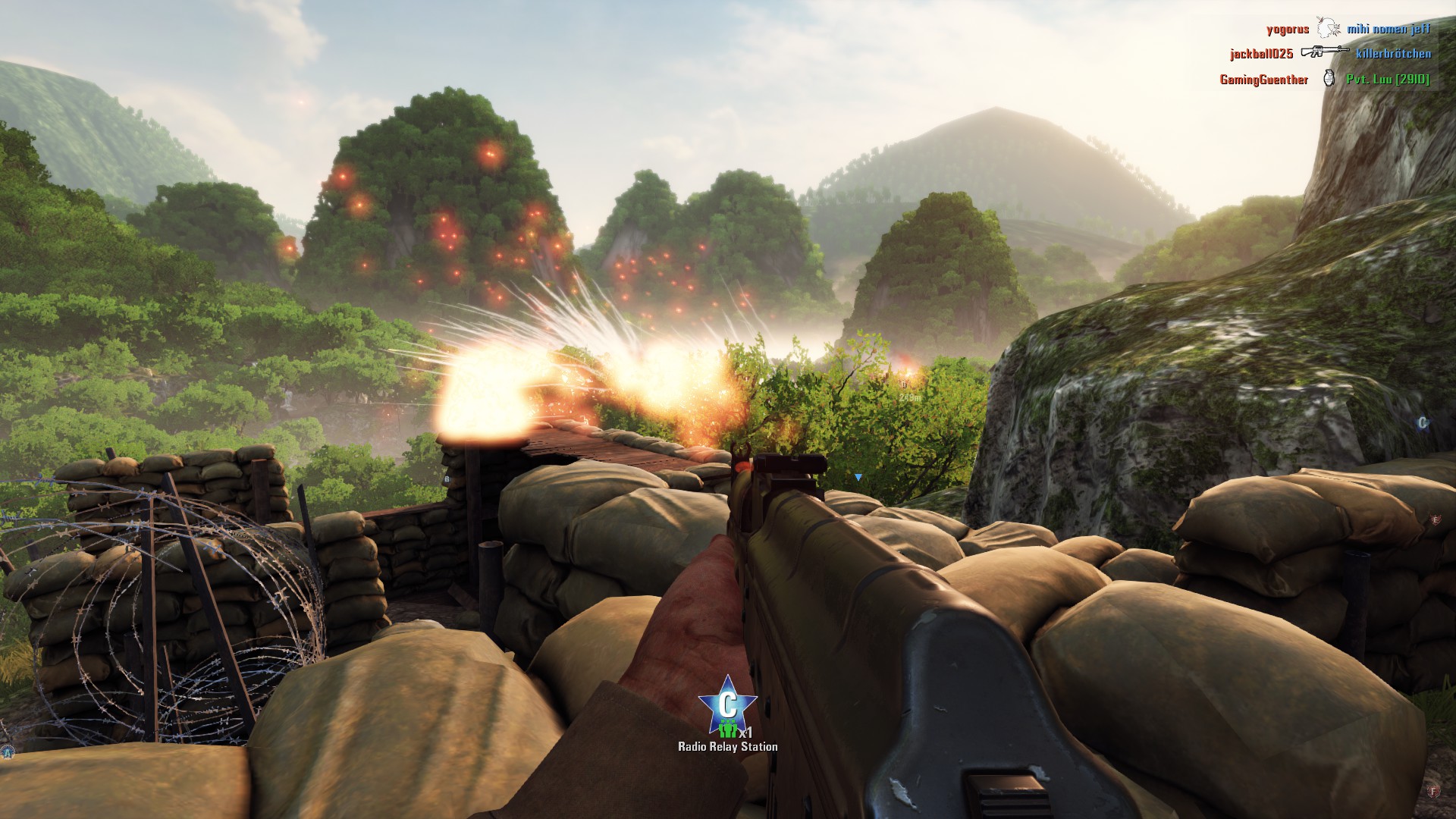1456x819 pixels.
Task: Click the 249m distance indicator
Action: click(x=909, y=397)
